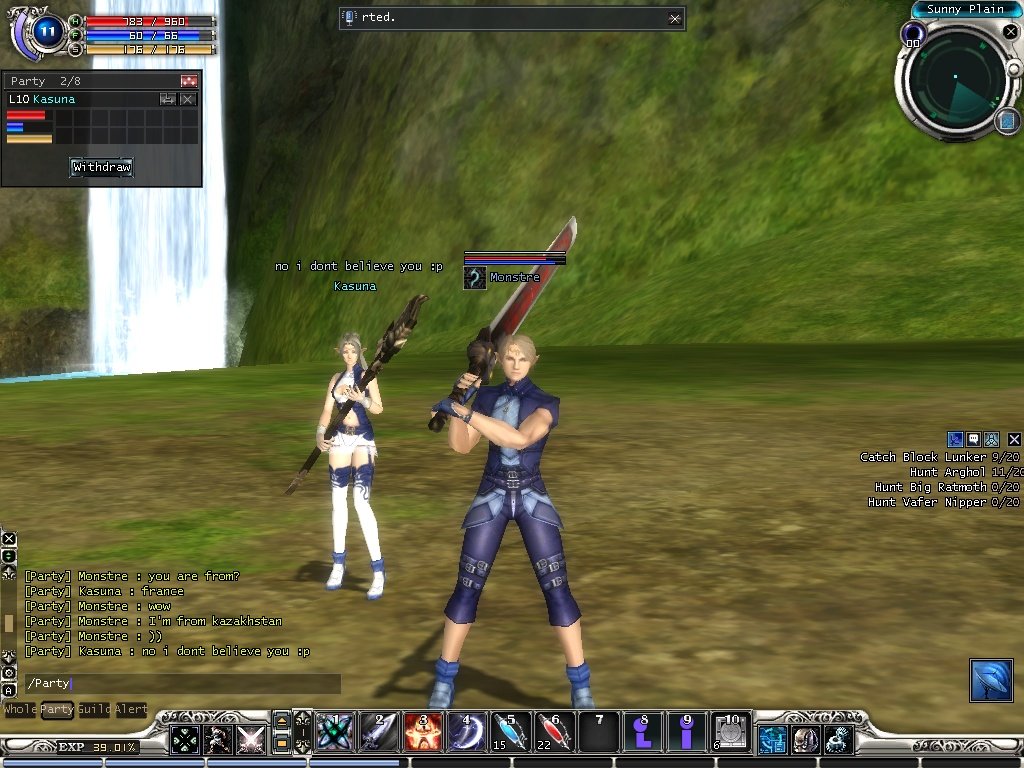Open the world map from blue map icon

(1007, 121)
